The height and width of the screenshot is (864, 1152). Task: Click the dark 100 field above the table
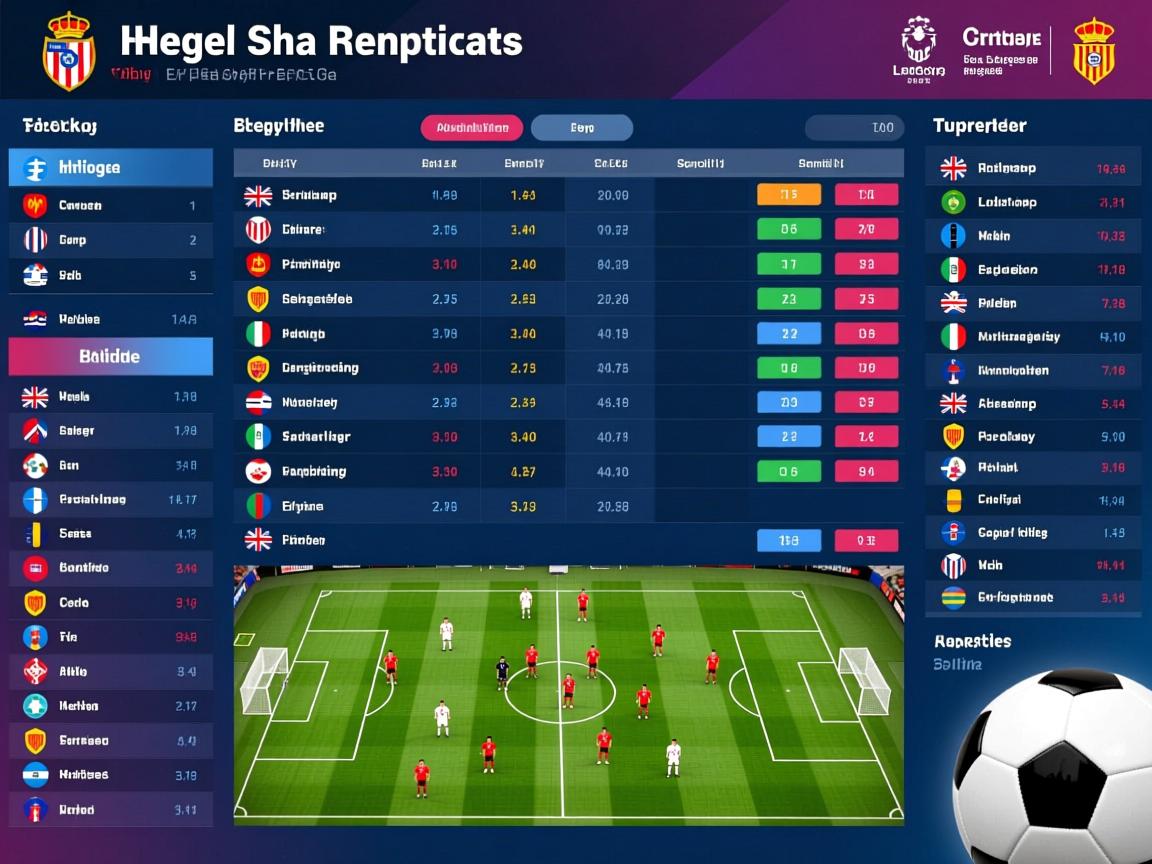coord(854,128)
